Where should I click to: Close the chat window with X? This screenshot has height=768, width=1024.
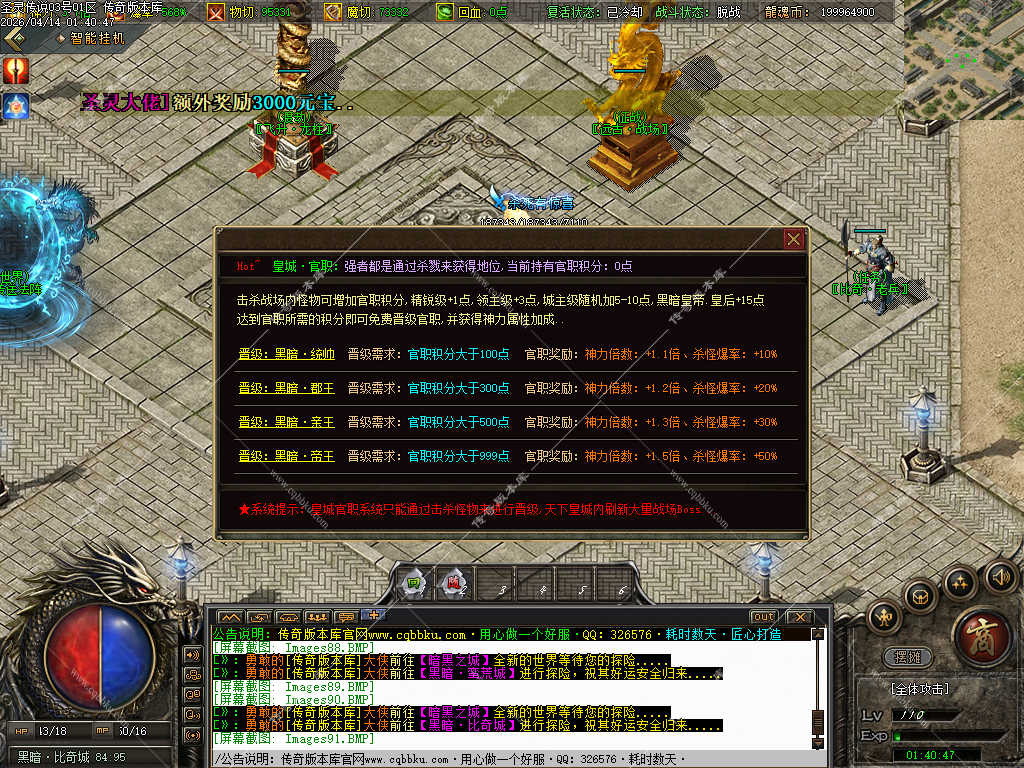[798, 616]
